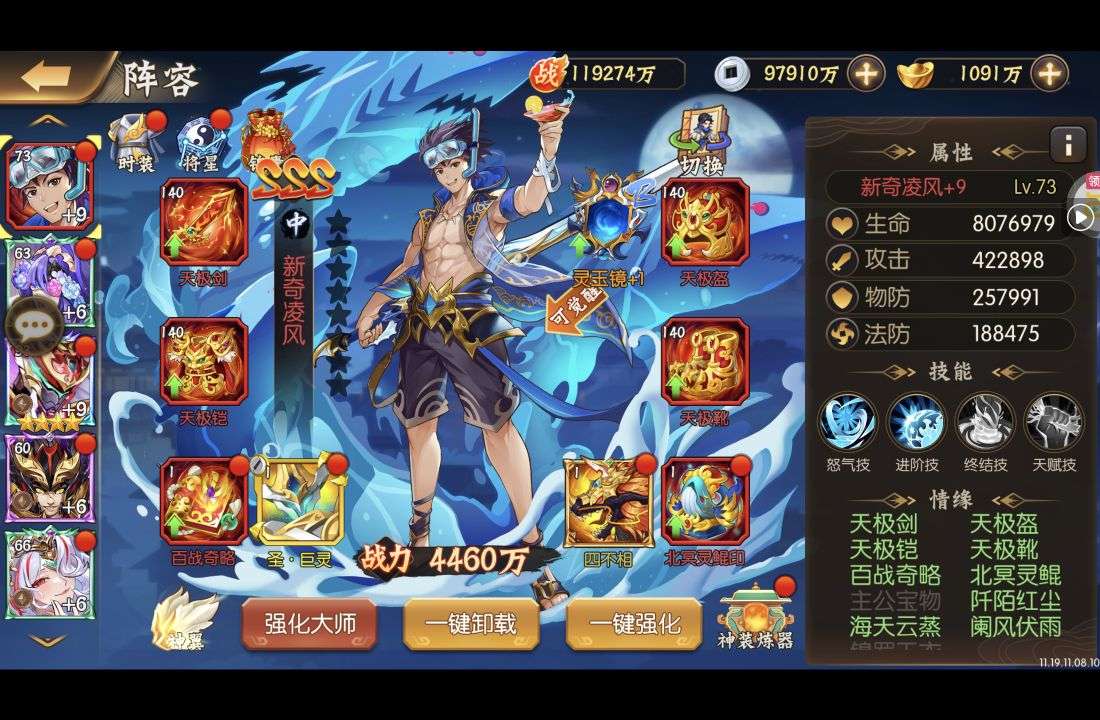
Task: View the 怒气技 rage skill
Action: tap(848, 422)
